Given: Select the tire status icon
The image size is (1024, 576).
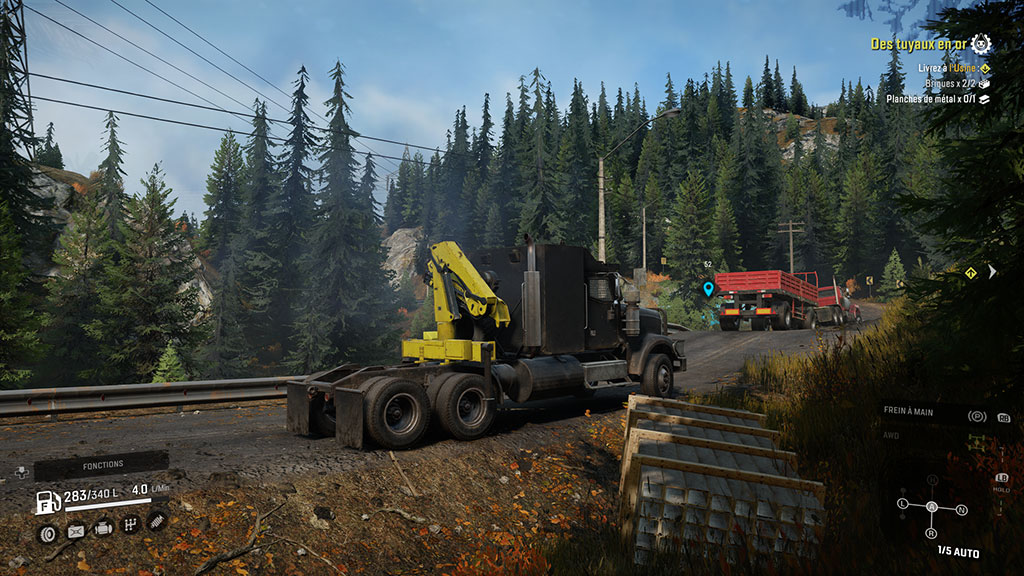Looking at the screenshot, I should tap(47, 532).
